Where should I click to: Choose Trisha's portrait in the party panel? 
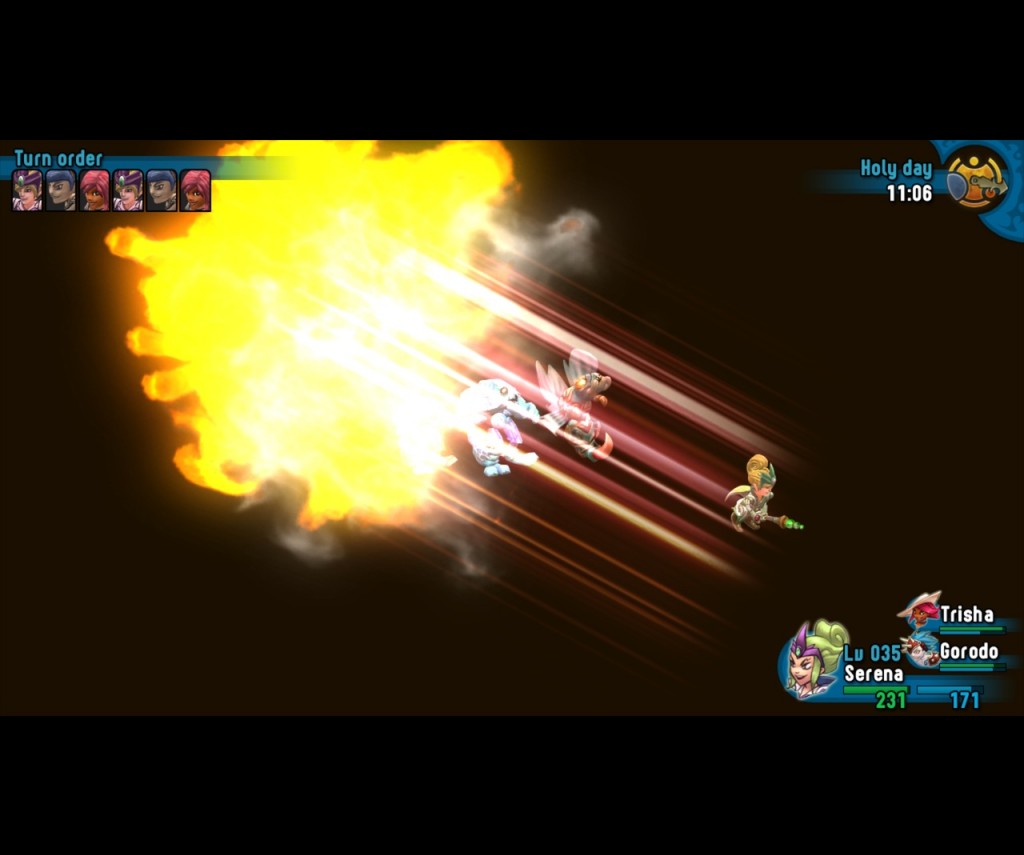[x=920, y=611]
